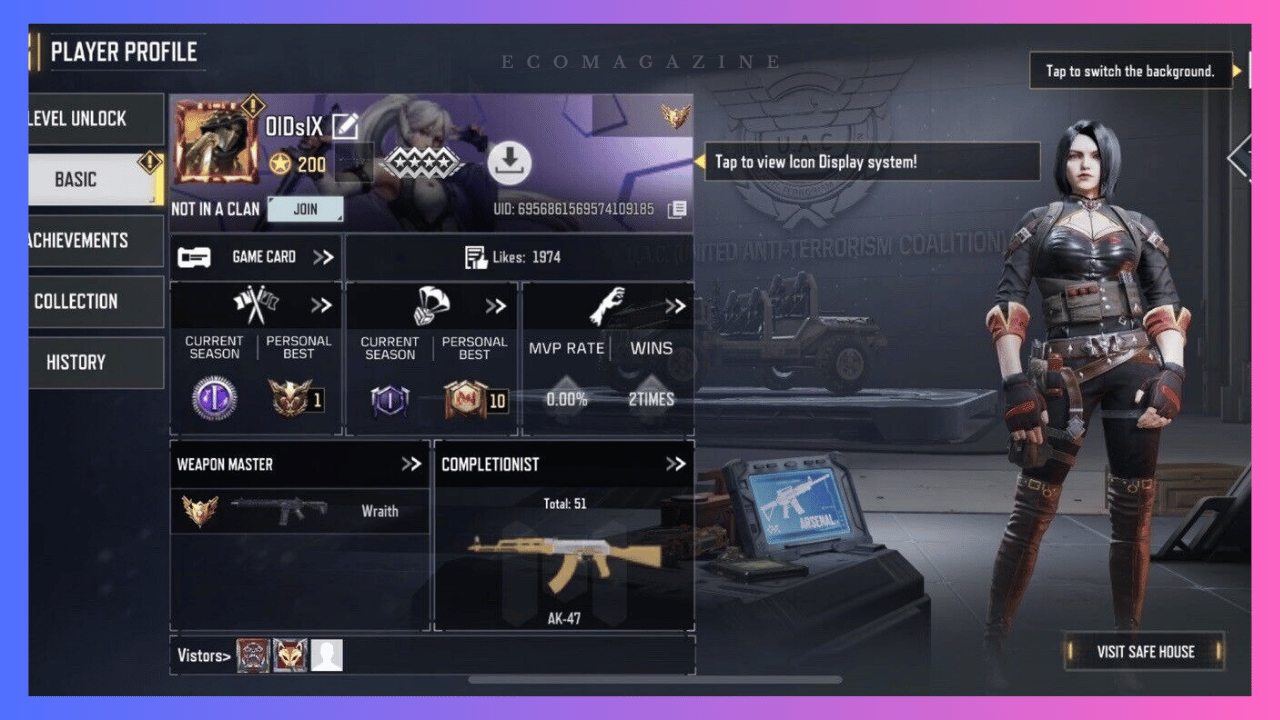Expand the Weapon Master section

tap(410, 464)
